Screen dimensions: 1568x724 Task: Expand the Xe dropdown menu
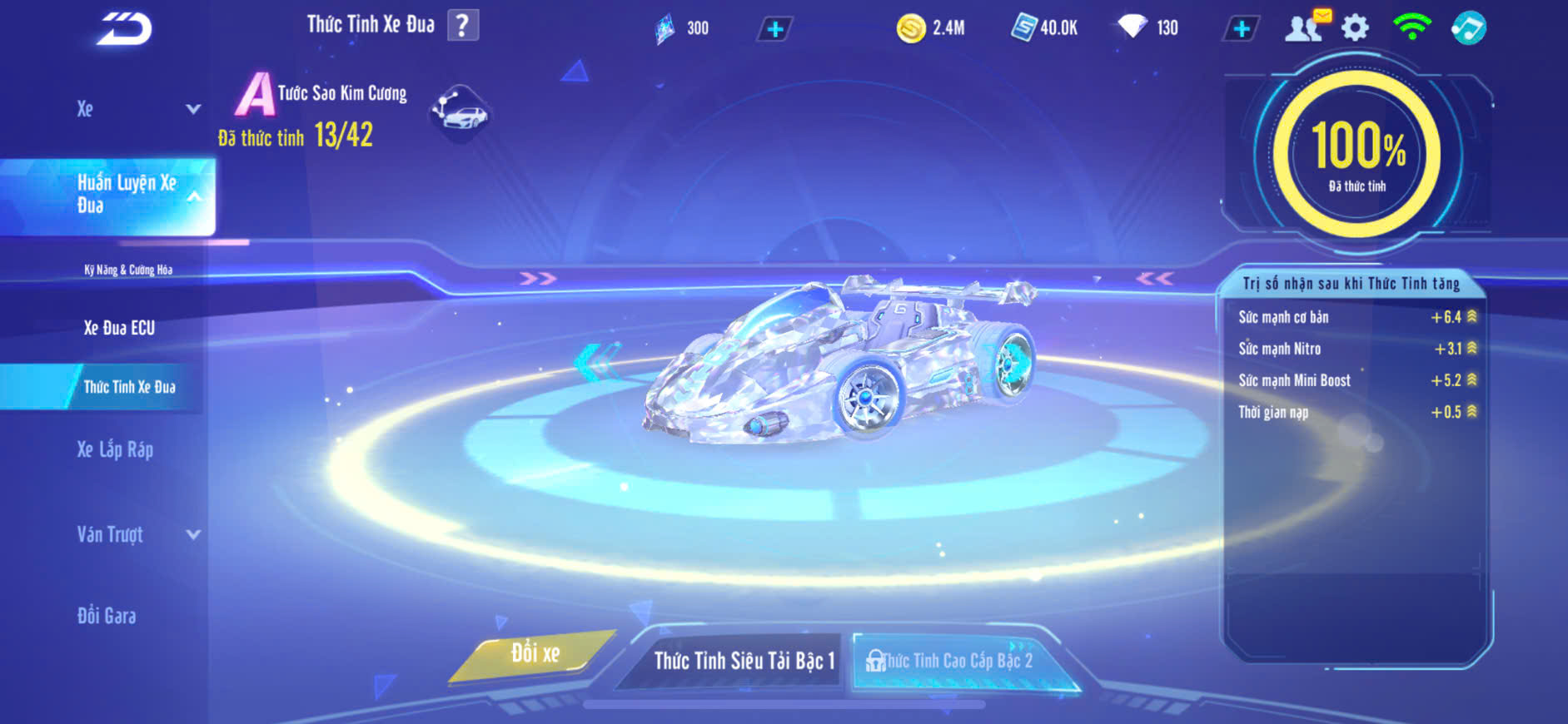tap(192, 109)
